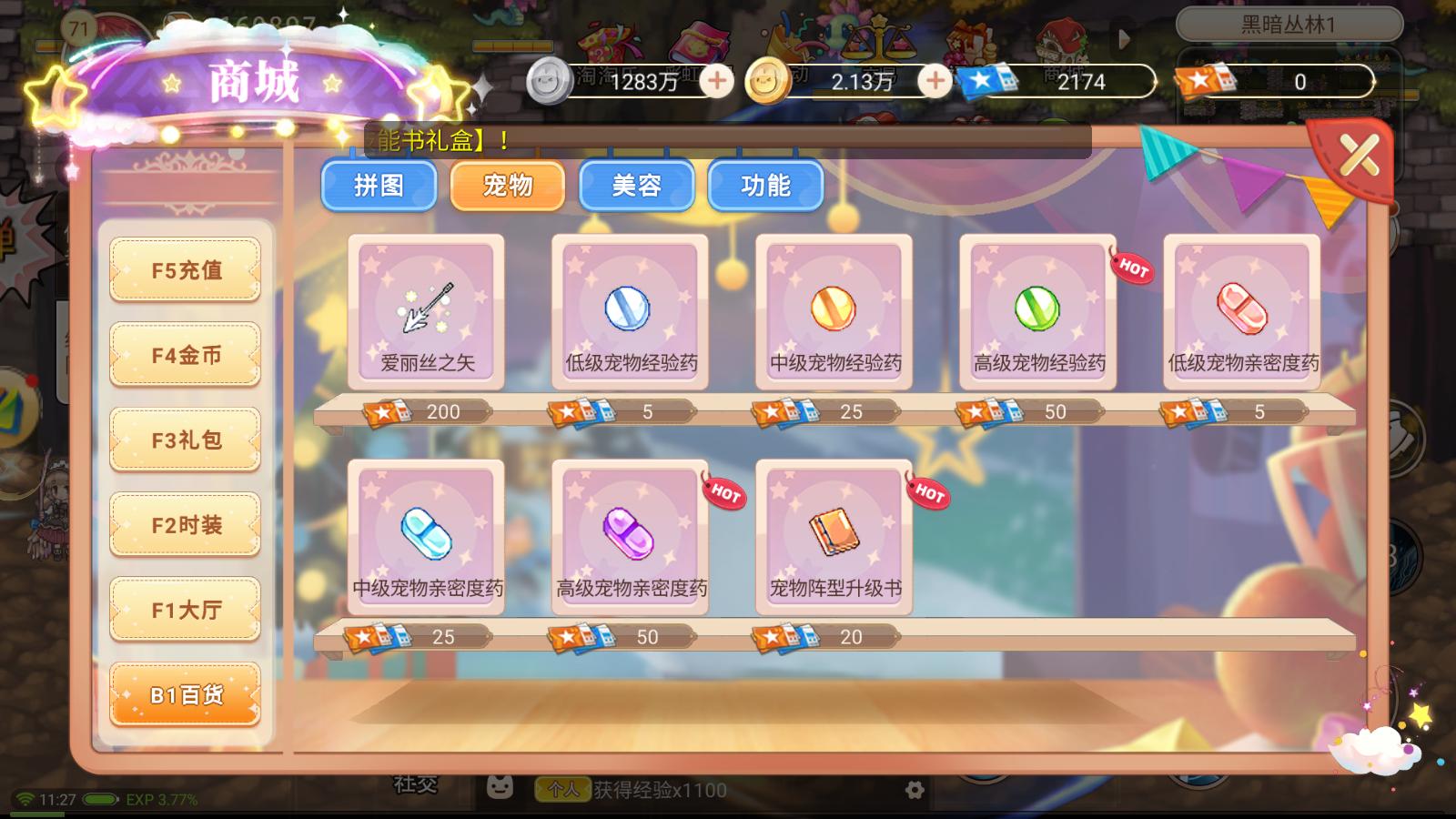Open the HOT 高级宠物经验药 item

[1037, 309]
